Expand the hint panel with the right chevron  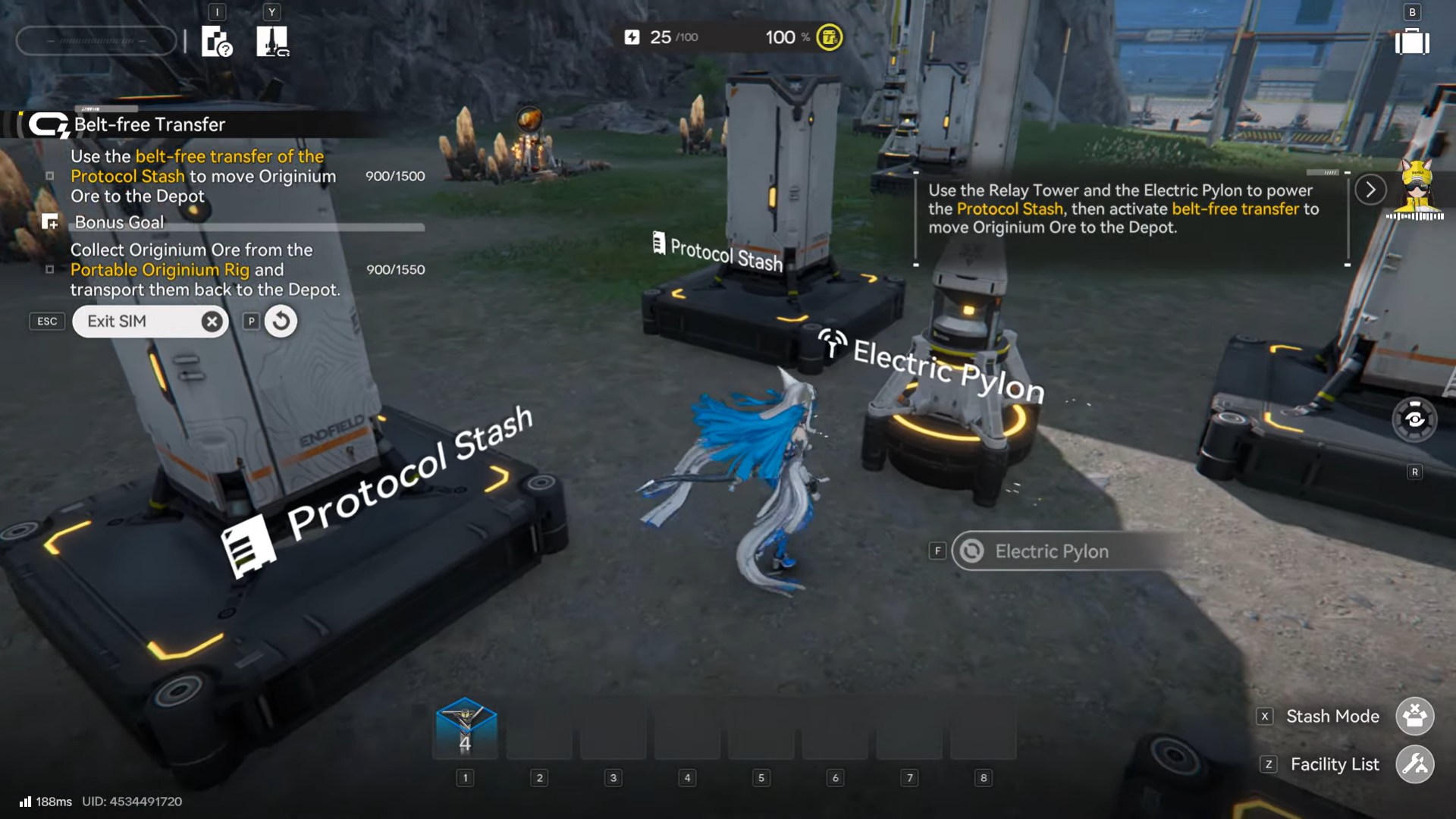1370,190
